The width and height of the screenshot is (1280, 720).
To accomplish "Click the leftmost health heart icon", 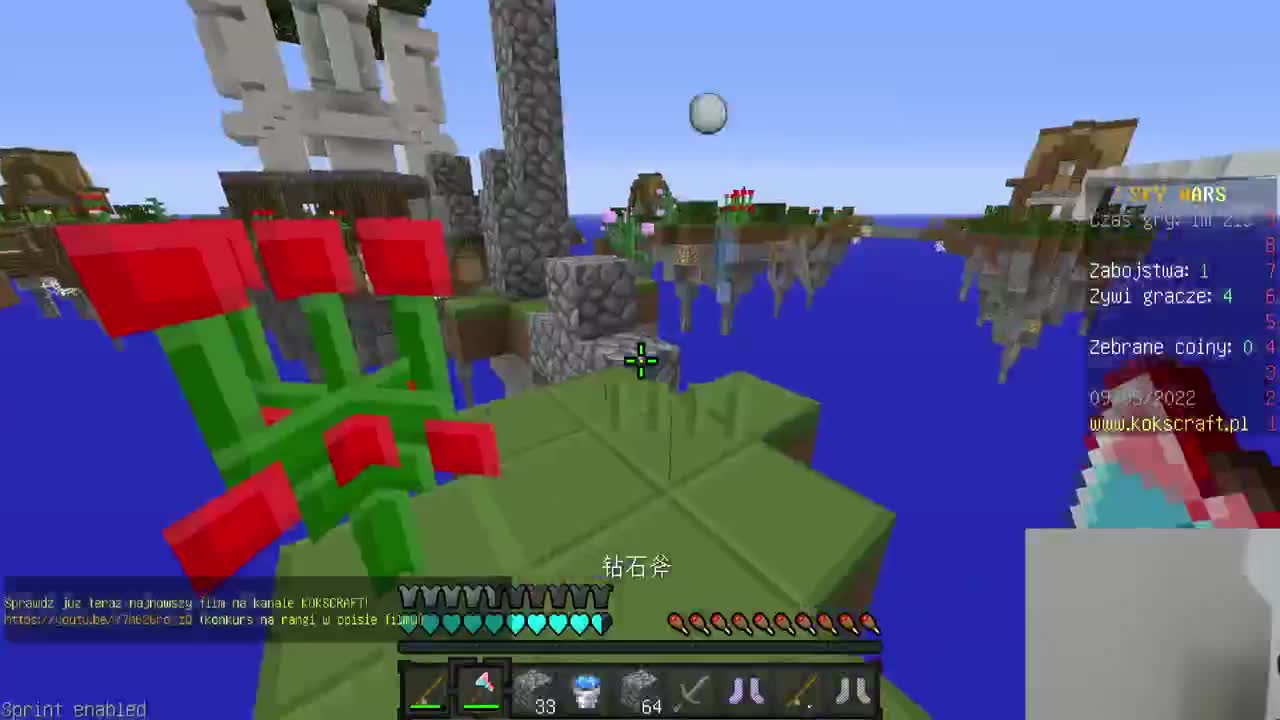I will click(x=407, y=622).
